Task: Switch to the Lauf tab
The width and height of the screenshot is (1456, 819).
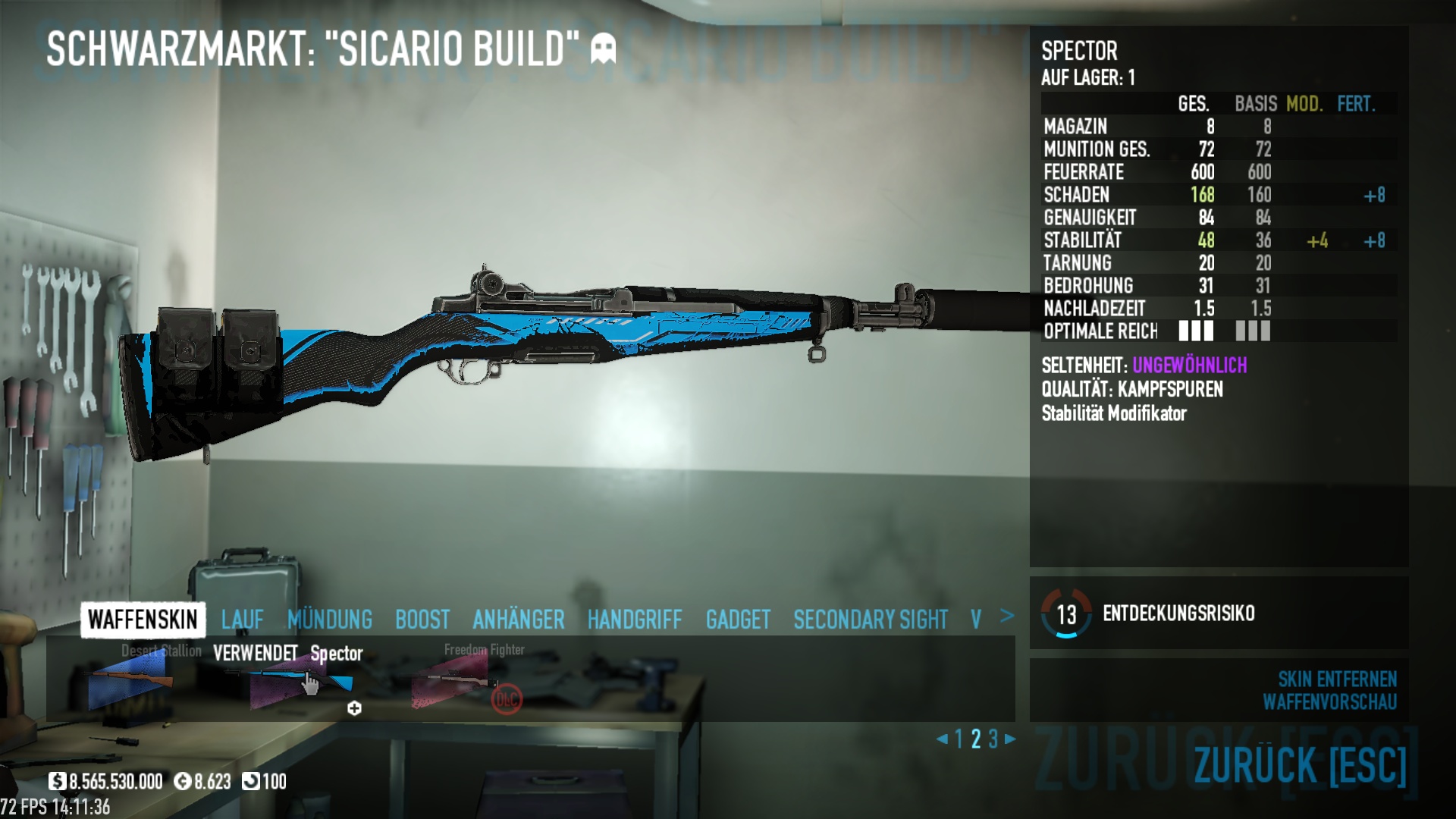Action: coord(243,620)
